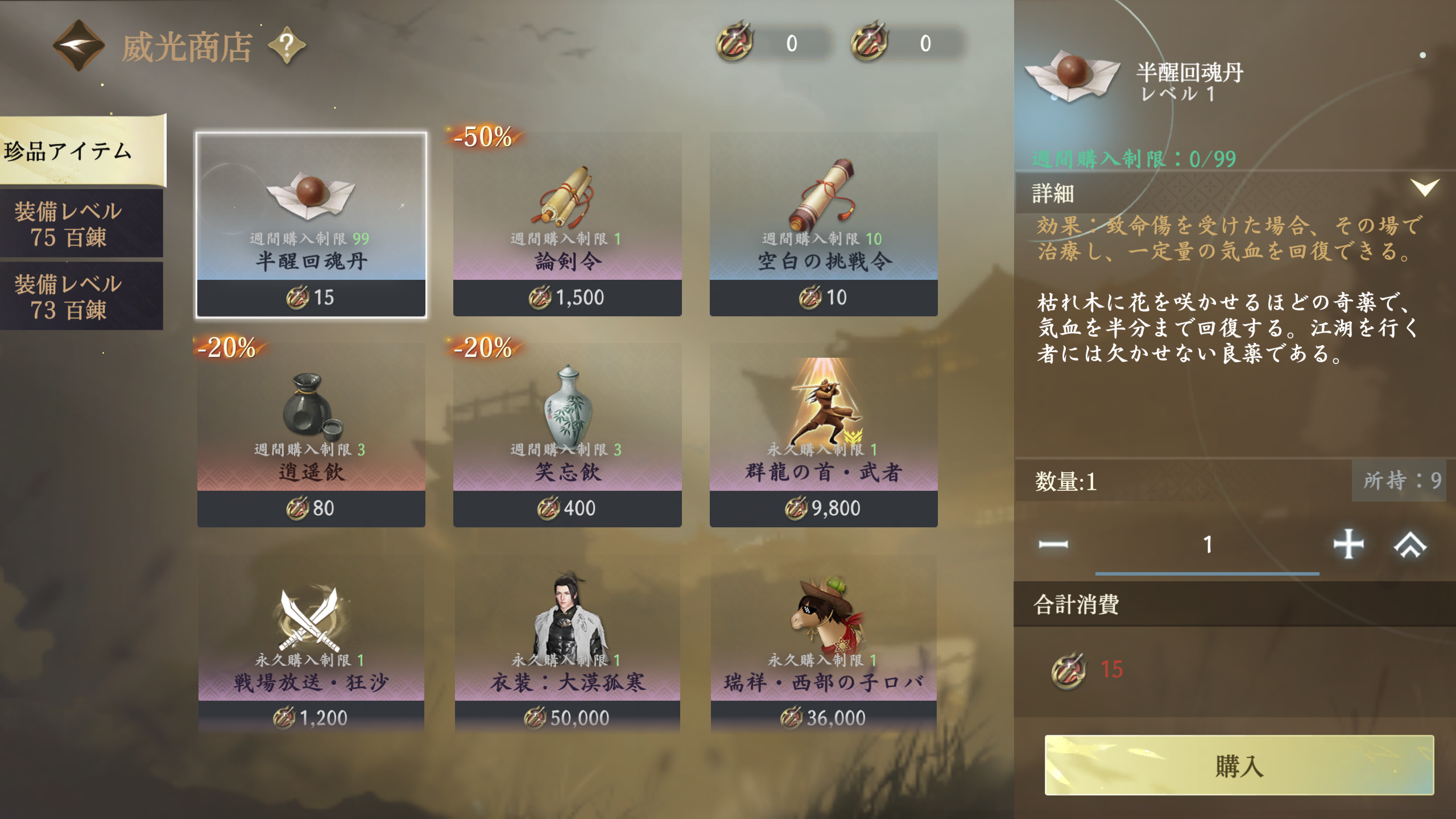Image resolution: width=1456 pixels, height=819 pixels.
Task: Choose the 論剣令 scroll item
Action: [567, 224]
